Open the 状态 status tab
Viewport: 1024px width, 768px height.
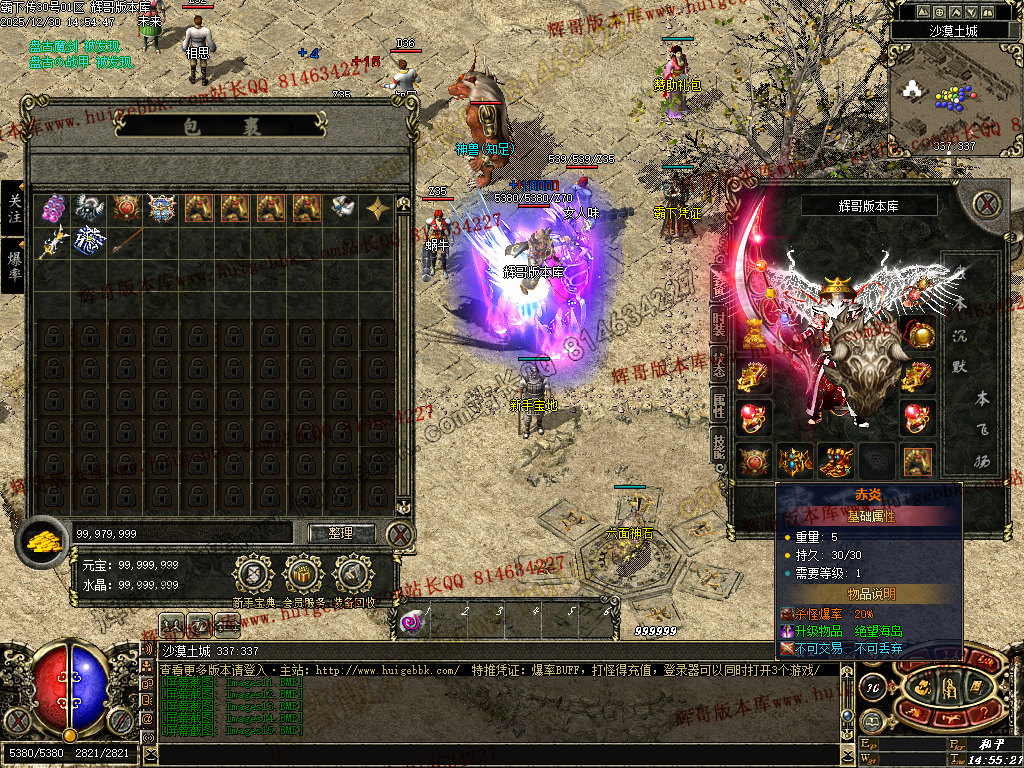(718, 365)
